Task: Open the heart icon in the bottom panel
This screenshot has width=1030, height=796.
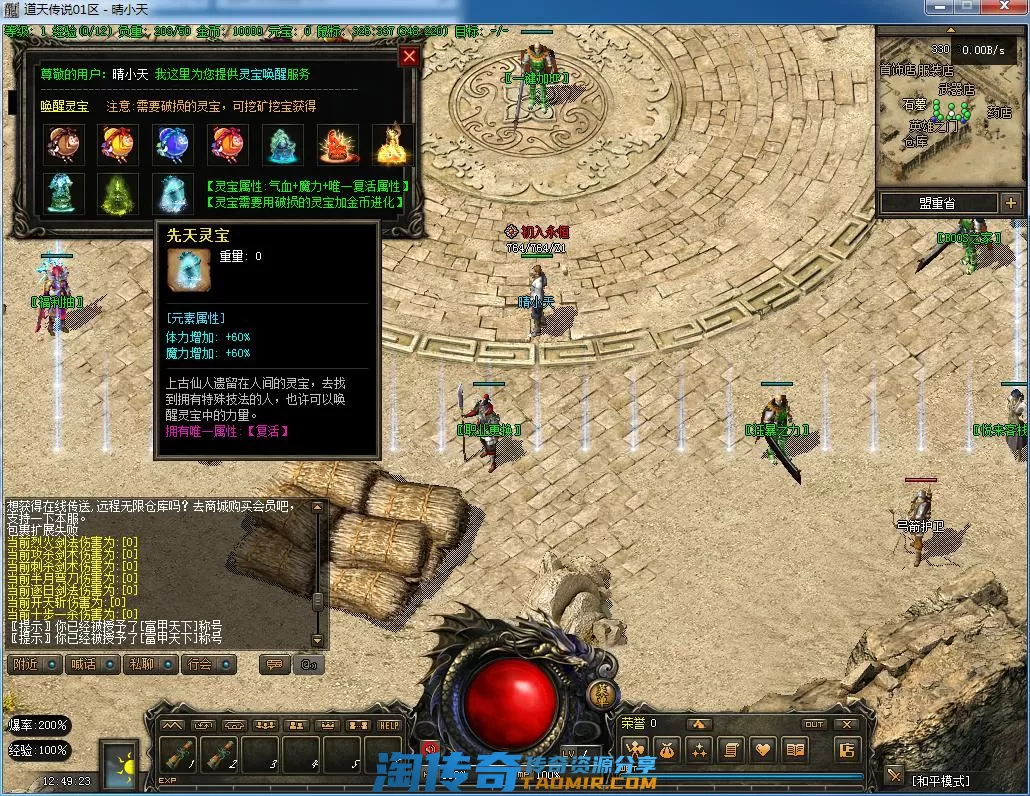Action: pos(763,749)
